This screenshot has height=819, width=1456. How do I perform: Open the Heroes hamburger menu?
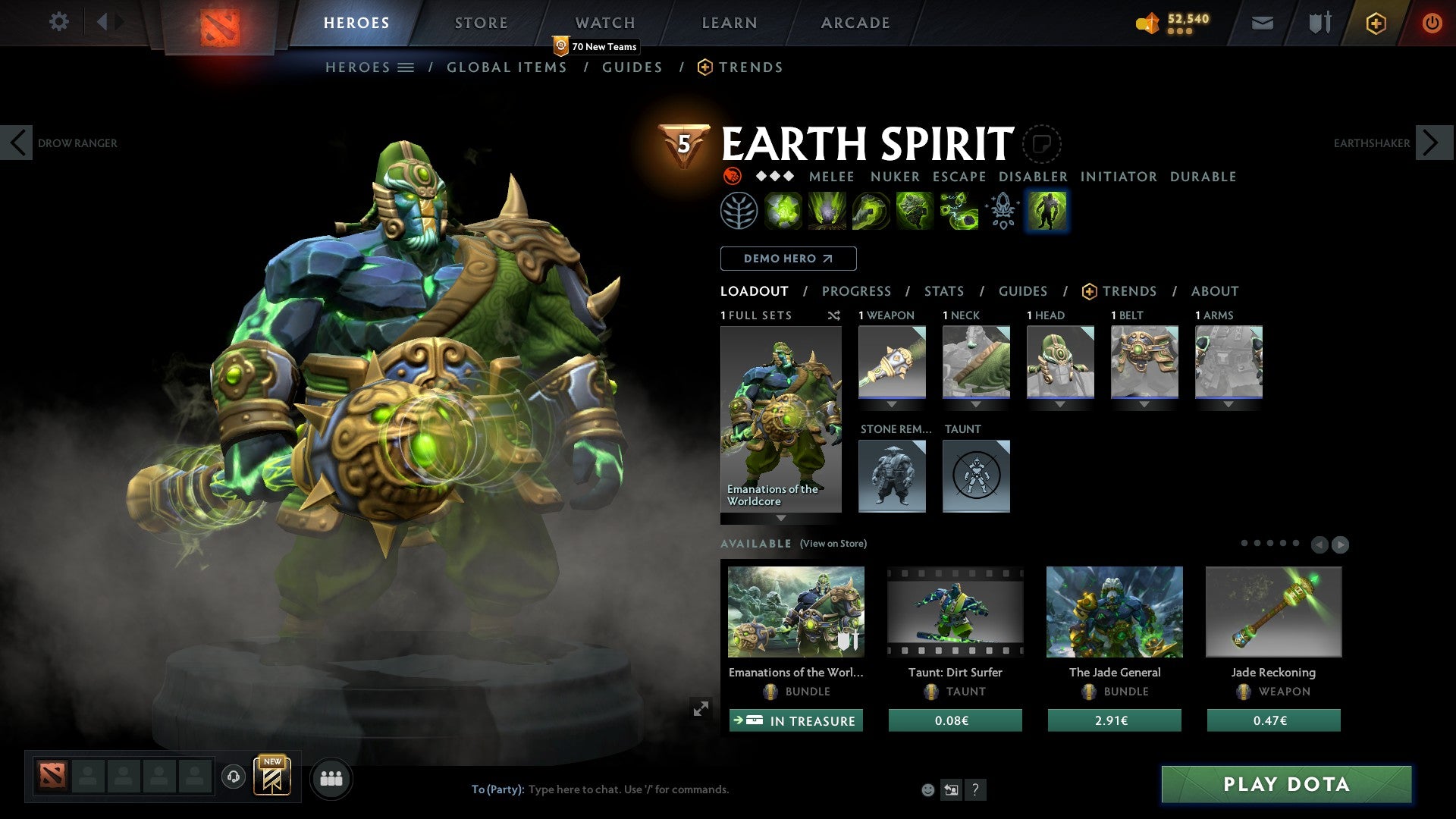tap(407, 67)
